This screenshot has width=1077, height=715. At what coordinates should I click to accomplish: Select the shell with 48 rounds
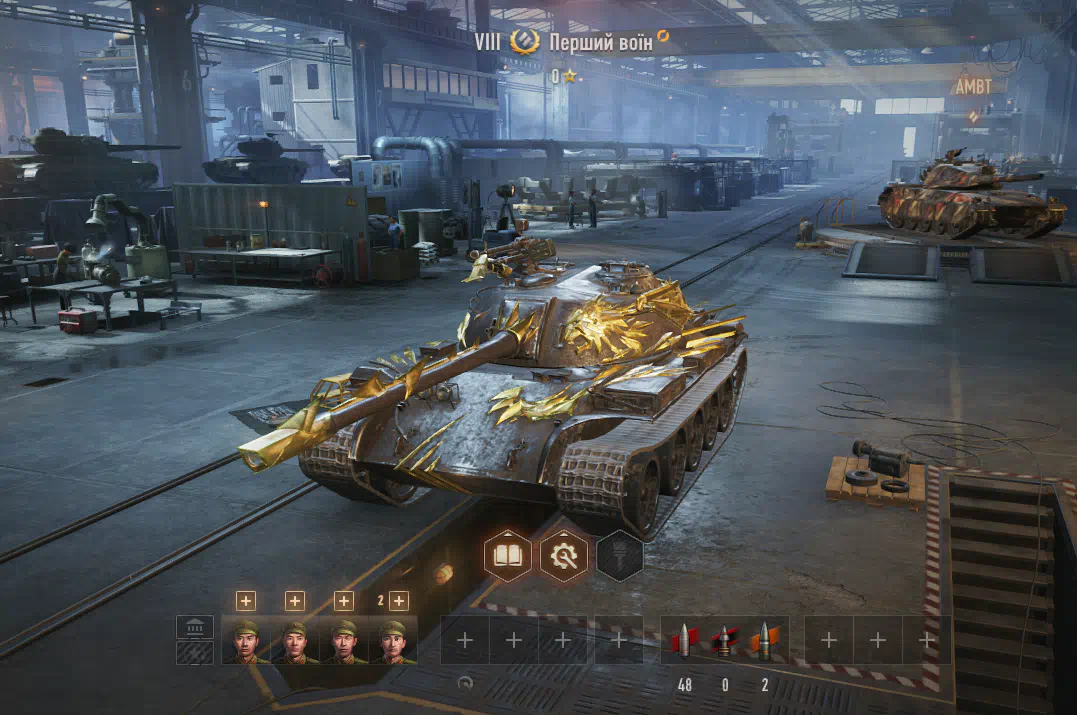pyautogui.click(x=685, y=641)
